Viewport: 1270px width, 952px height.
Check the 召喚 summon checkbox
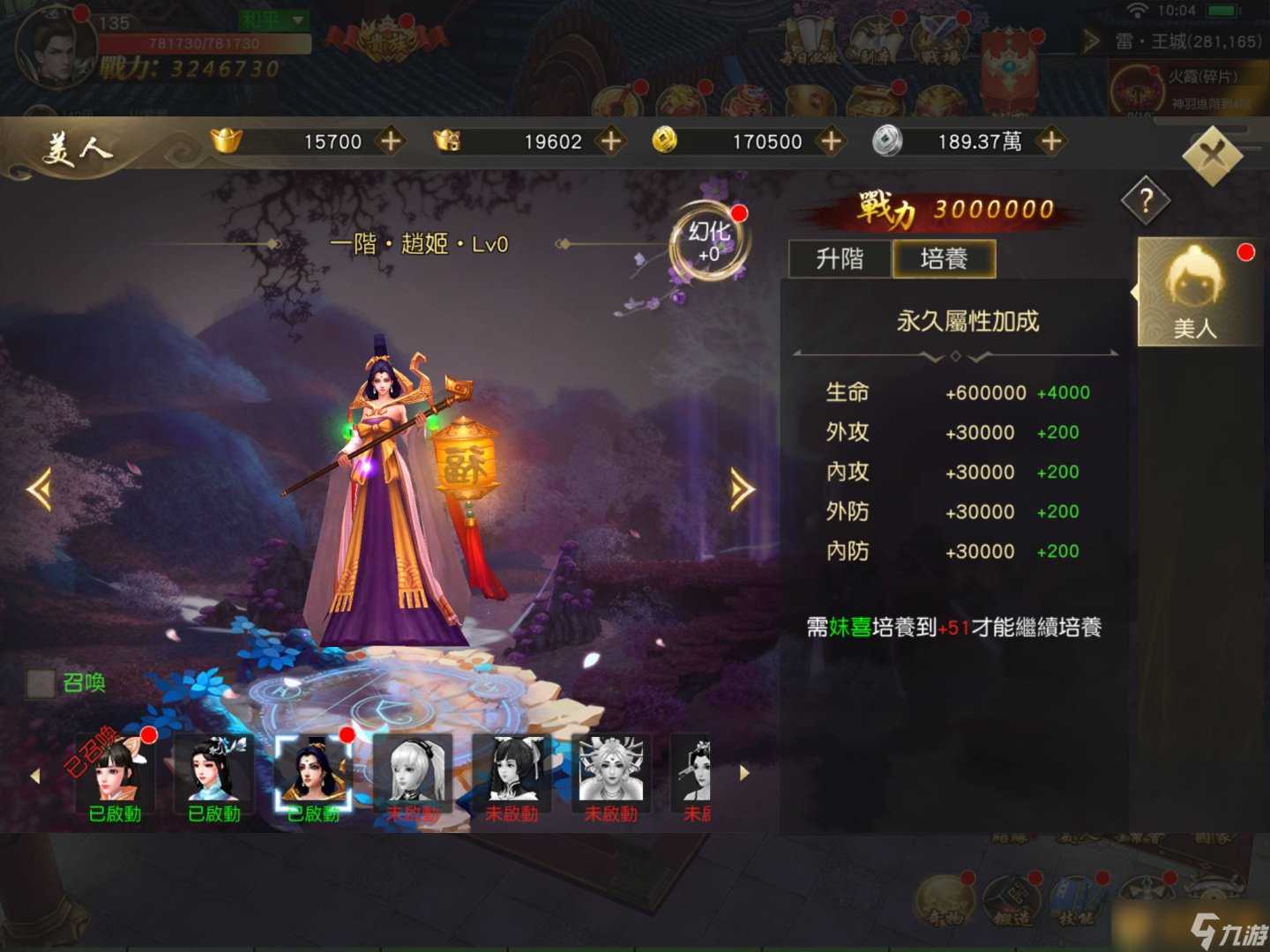39,683
